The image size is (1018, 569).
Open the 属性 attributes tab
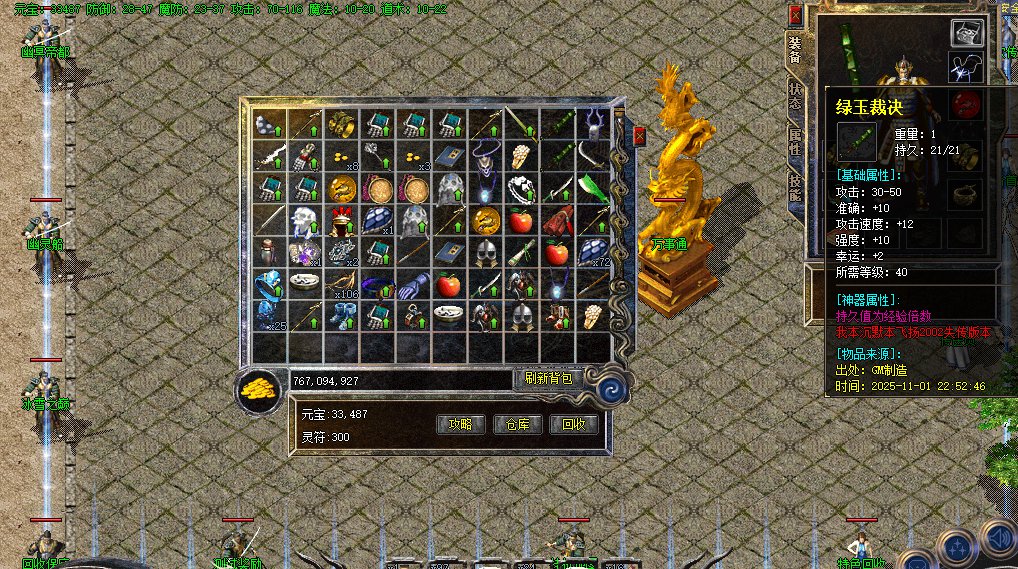coord(794,141)
